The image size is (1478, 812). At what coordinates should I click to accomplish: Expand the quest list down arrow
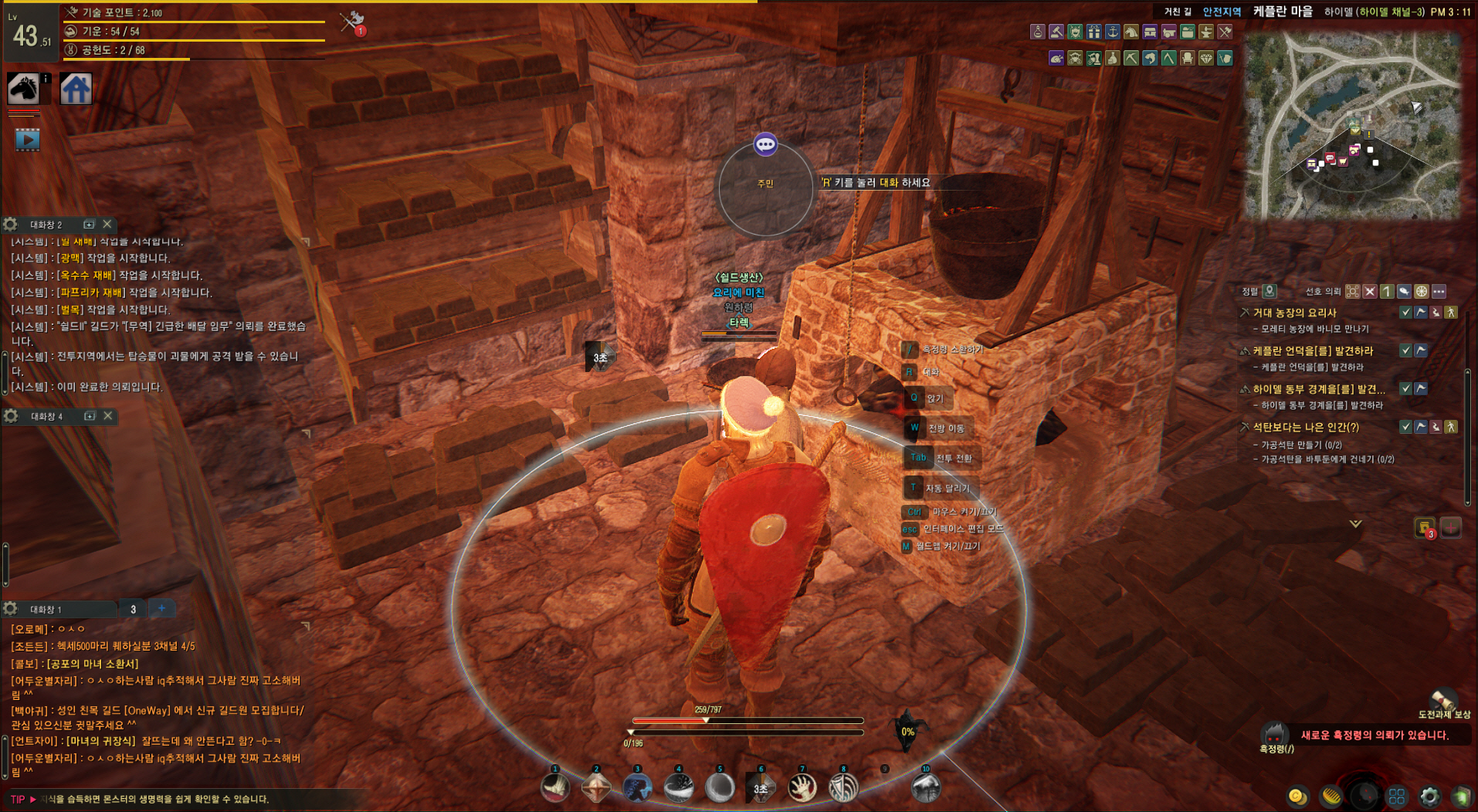[x=1355, y=523]
